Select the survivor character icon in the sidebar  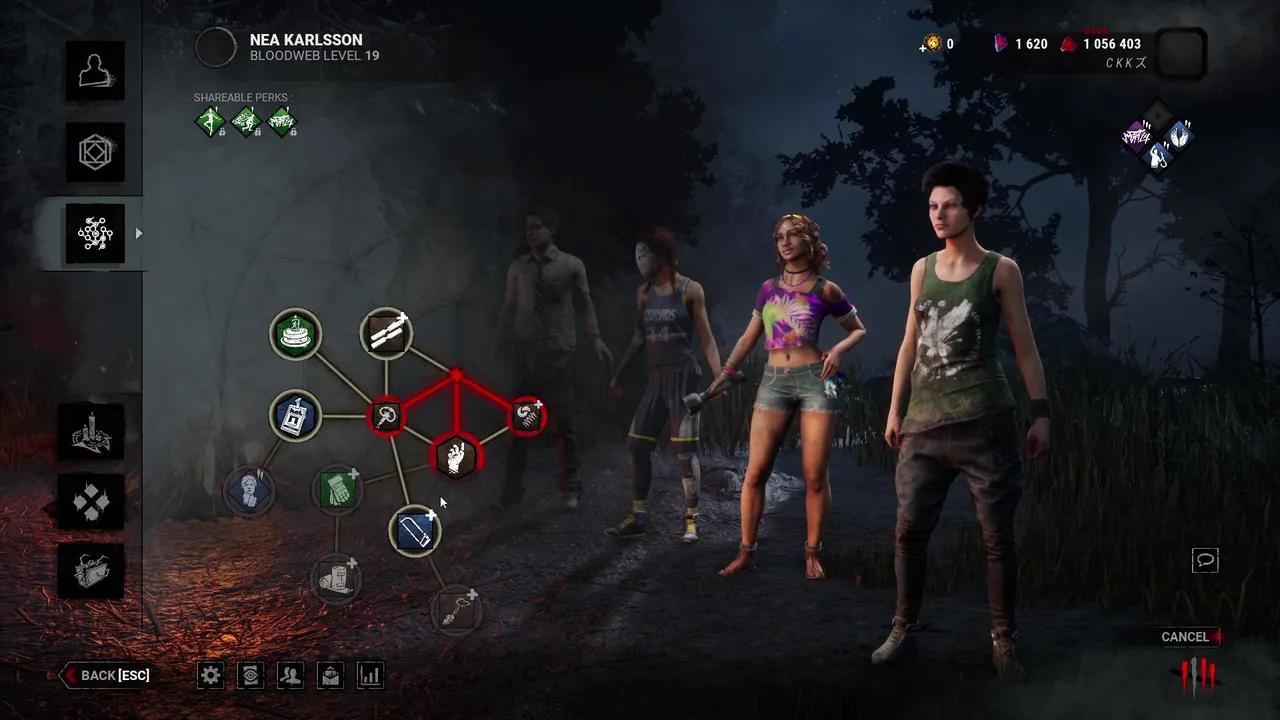click(95, 71)
